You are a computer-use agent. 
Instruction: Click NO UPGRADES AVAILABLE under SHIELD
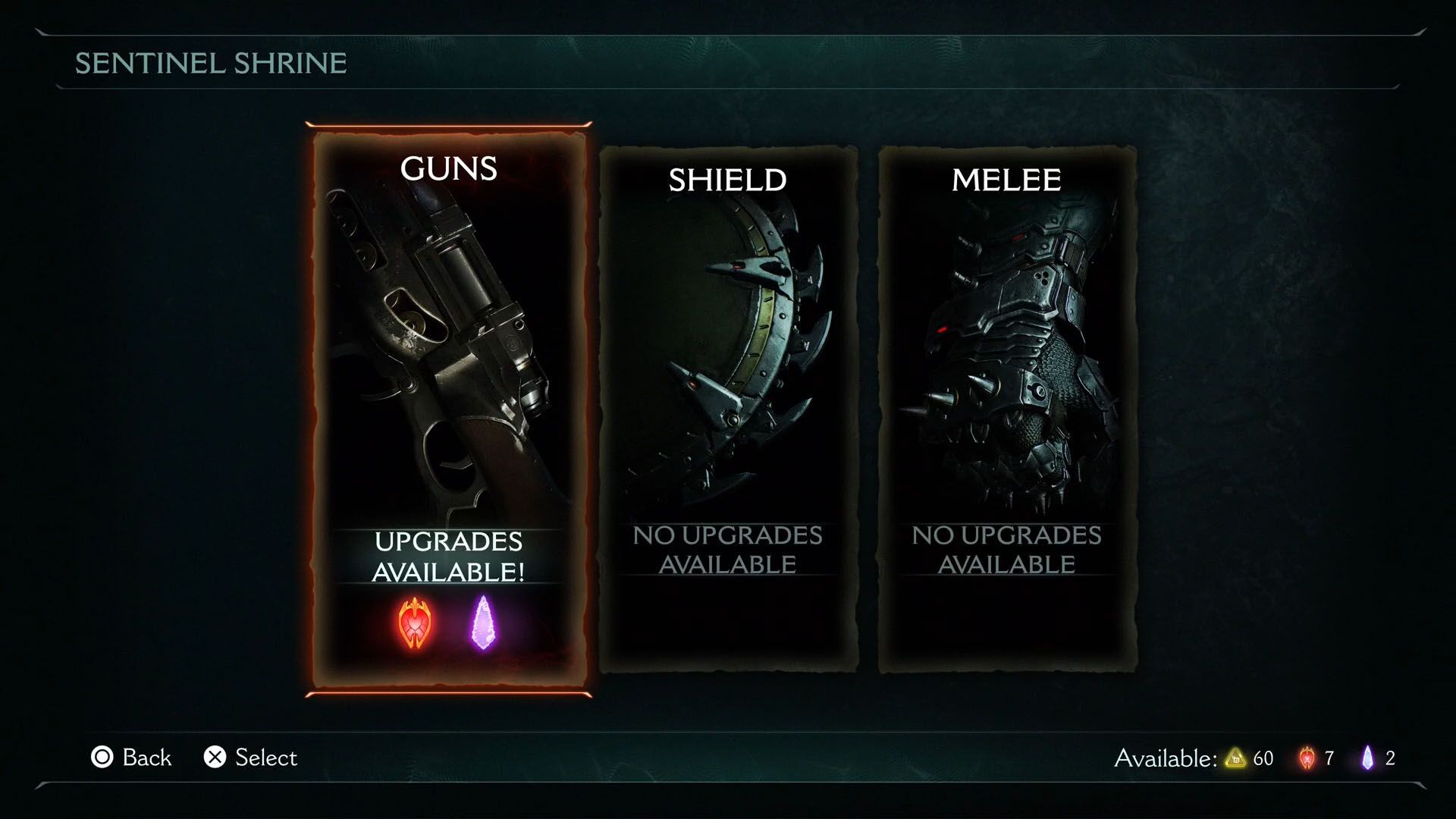point(728,550)
